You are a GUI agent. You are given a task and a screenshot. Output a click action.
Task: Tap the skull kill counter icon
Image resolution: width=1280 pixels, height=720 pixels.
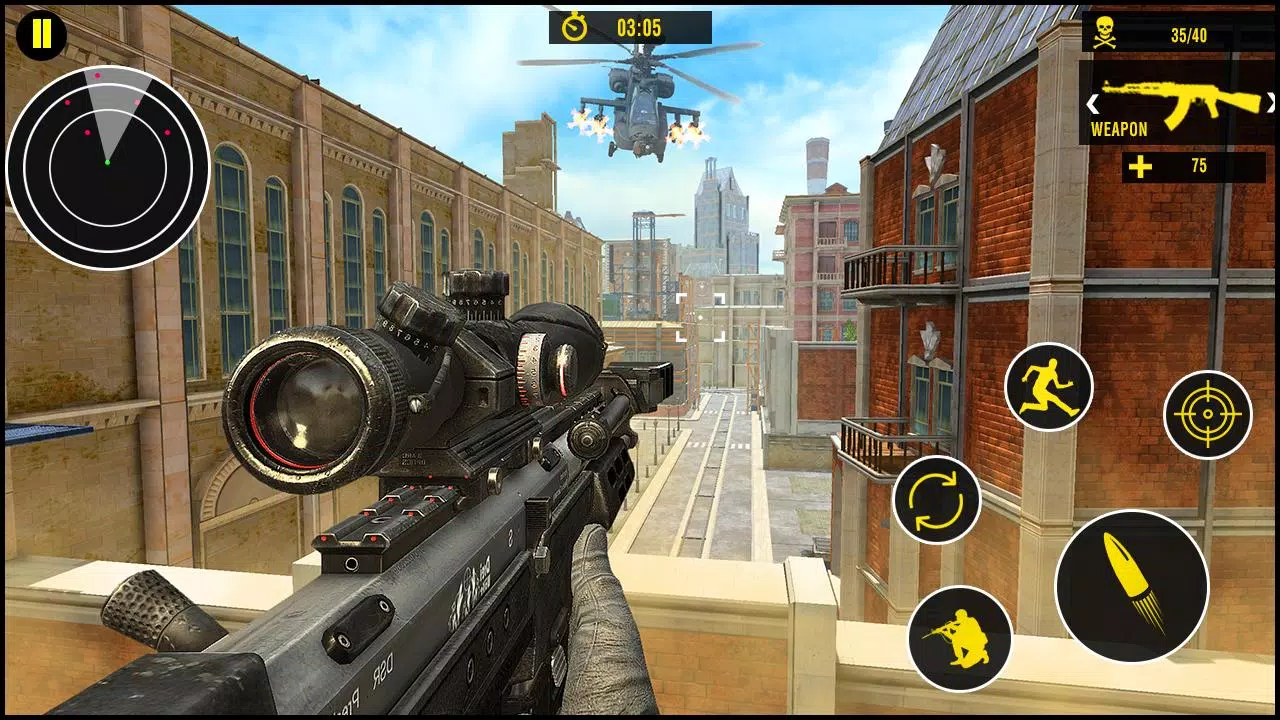1106,29
